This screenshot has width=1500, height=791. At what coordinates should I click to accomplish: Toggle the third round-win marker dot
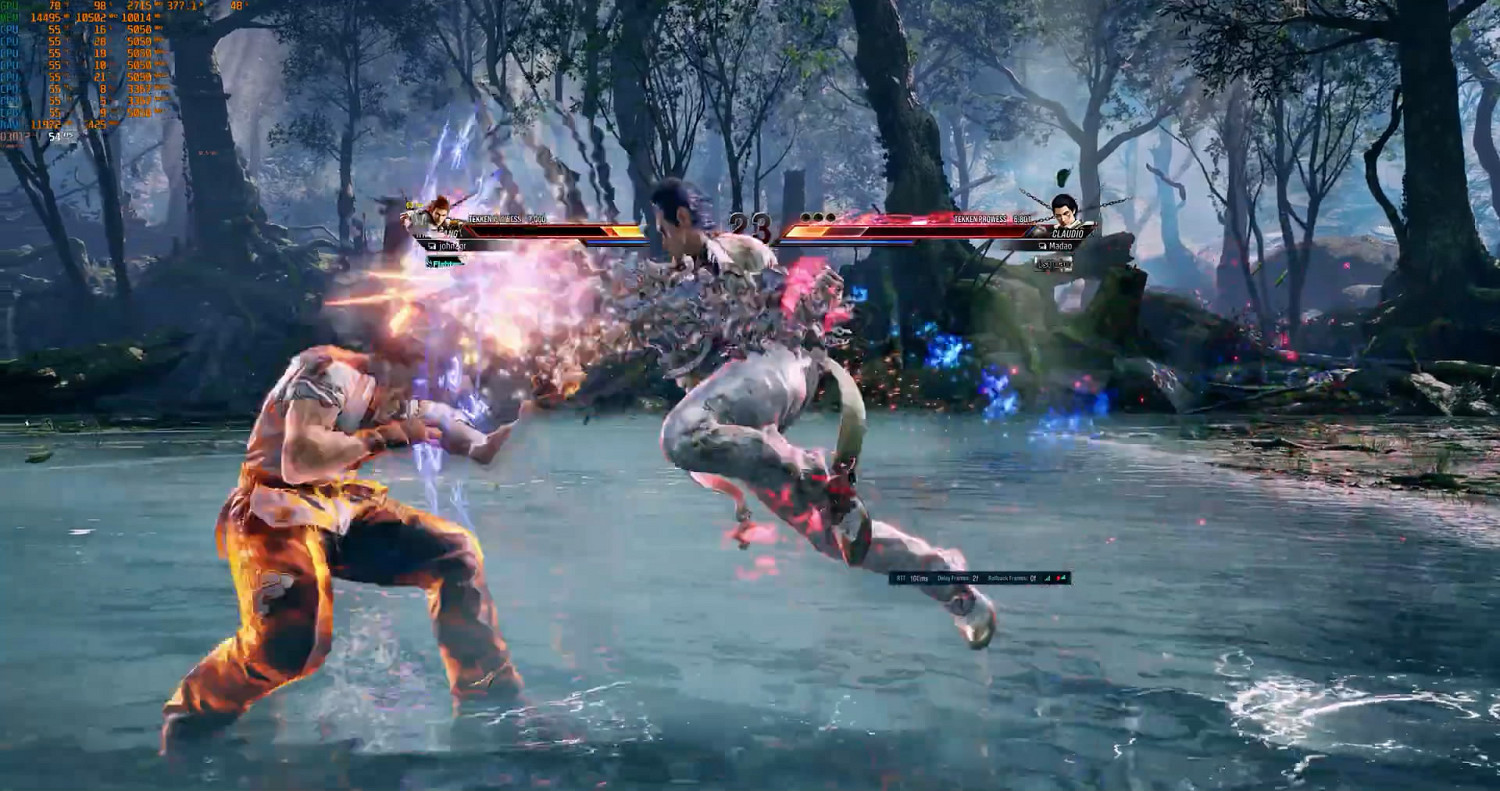pos(830,217)
